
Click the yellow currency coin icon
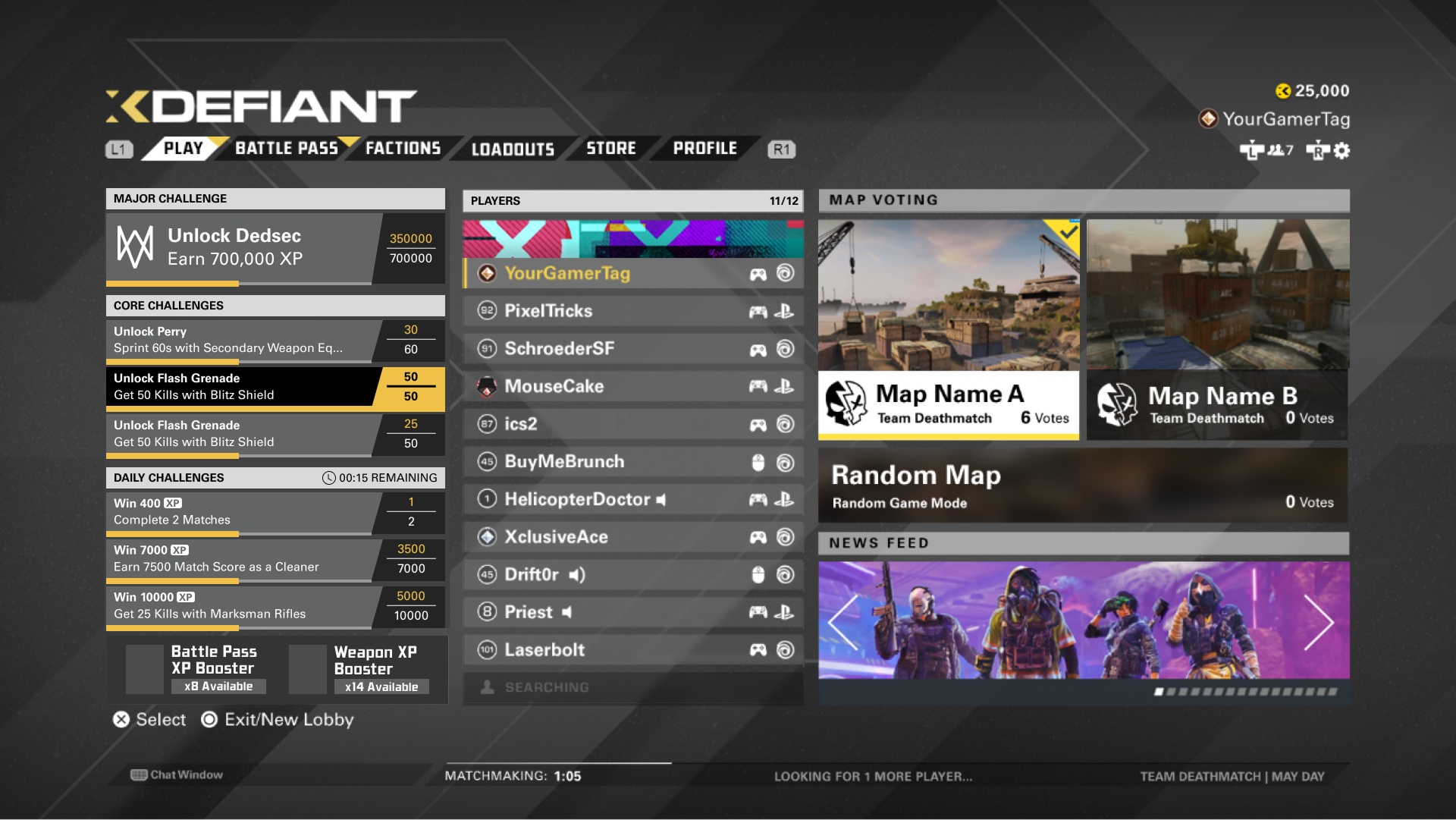[x=1284, y=91]
